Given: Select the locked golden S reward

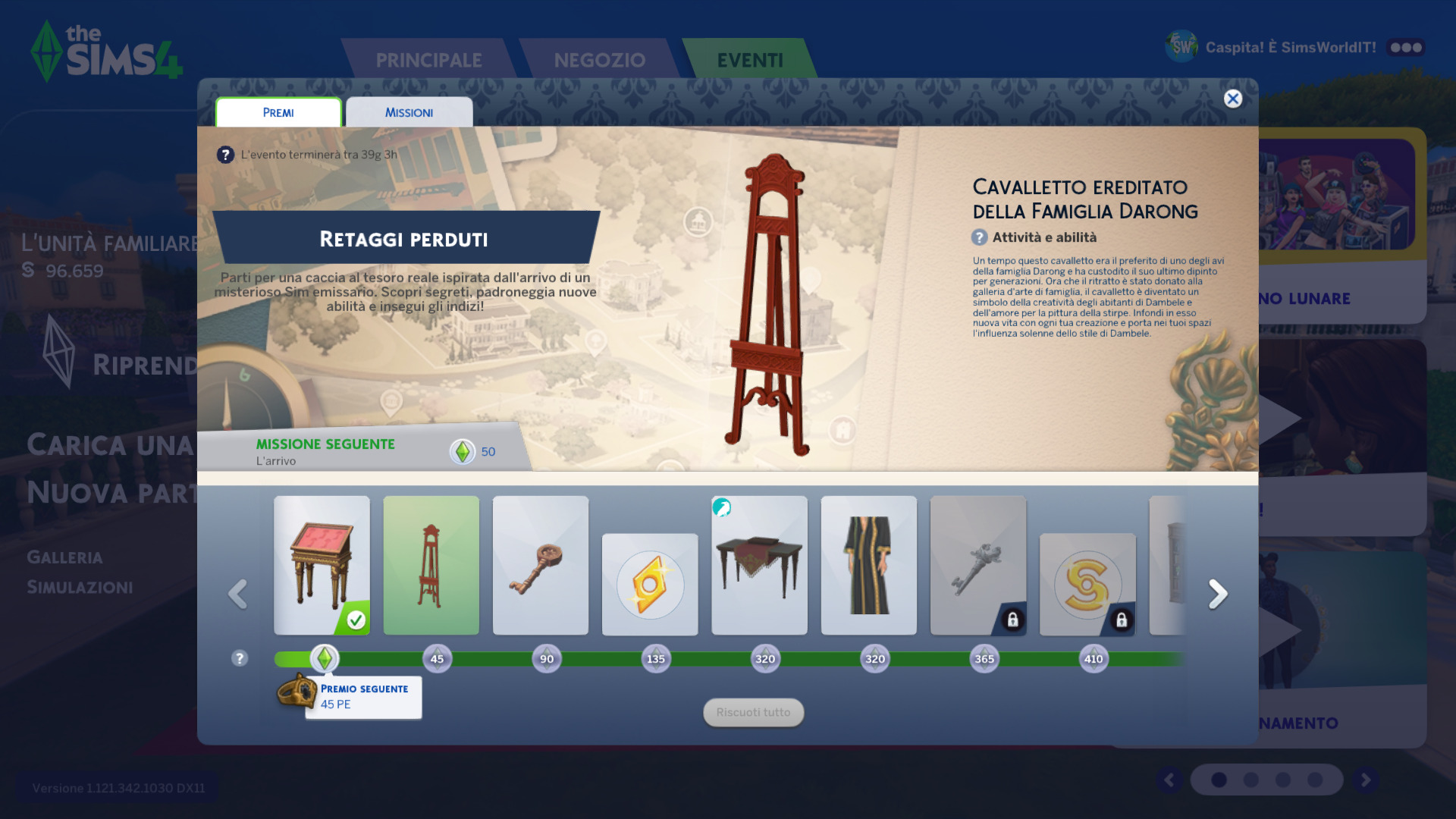Looking at the screenshot, I should pos(1087,585).
